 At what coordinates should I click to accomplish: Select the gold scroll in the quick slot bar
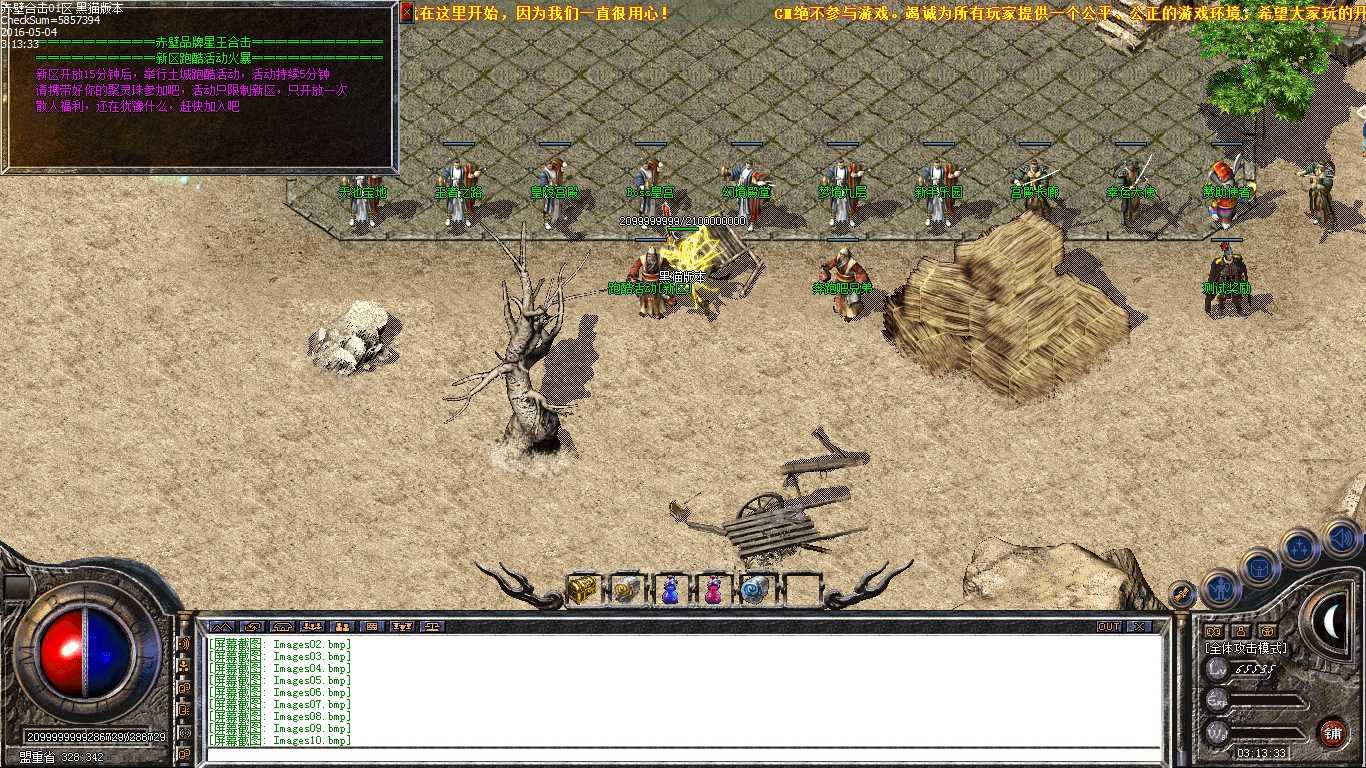tap(625, 590)
